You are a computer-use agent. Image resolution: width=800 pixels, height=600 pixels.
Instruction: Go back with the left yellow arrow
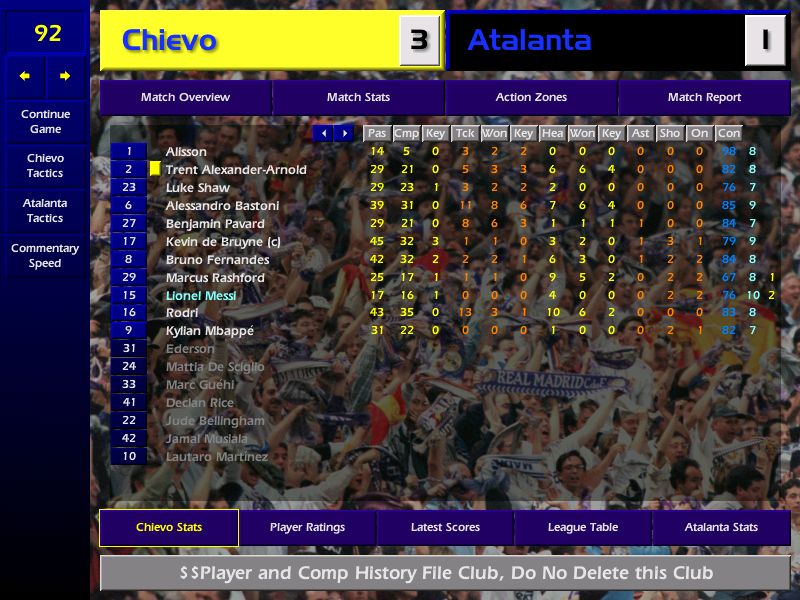click(25, 76)
